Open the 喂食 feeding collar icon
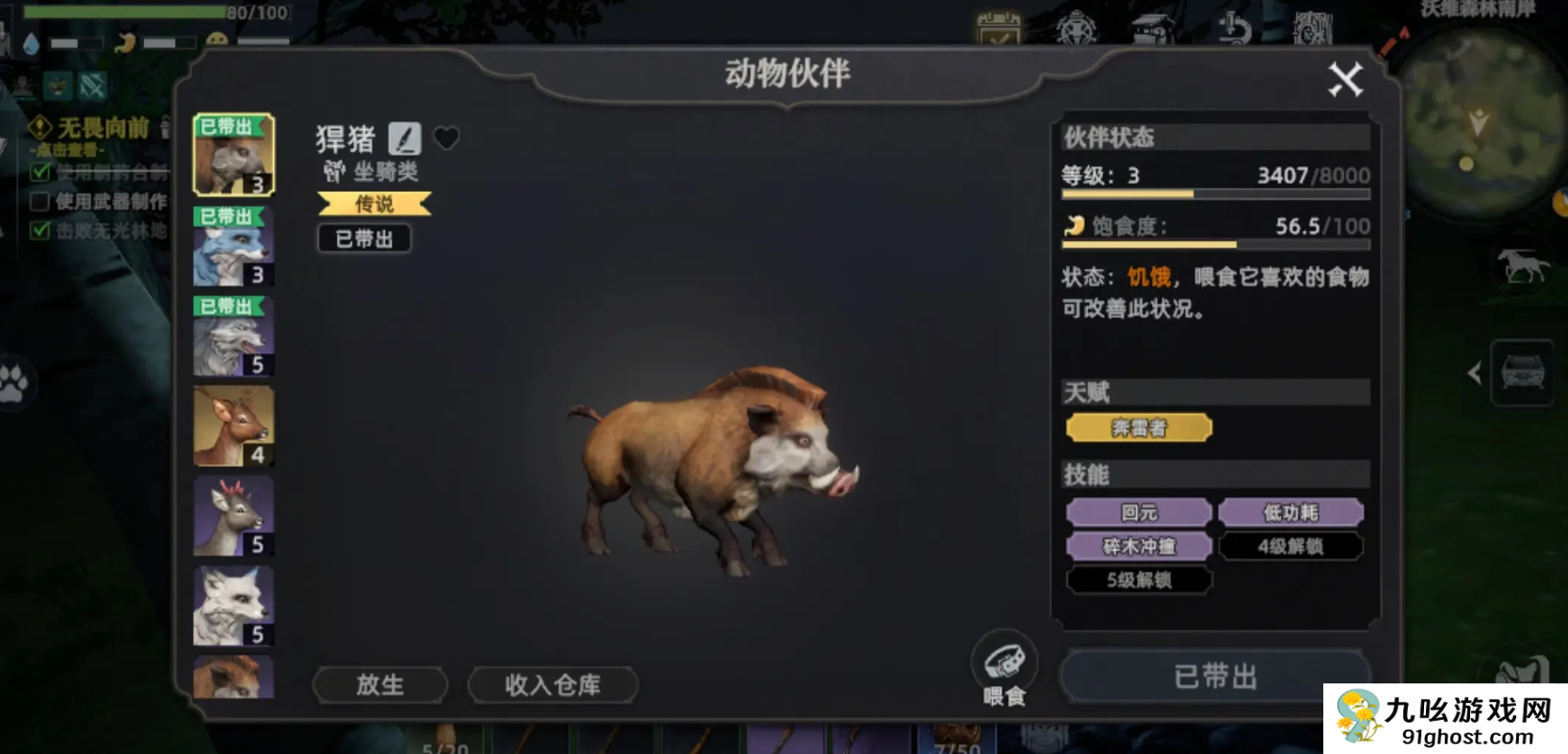Image resolution: width=1568 pixels, height=754 pixels. click(1005, 662)
